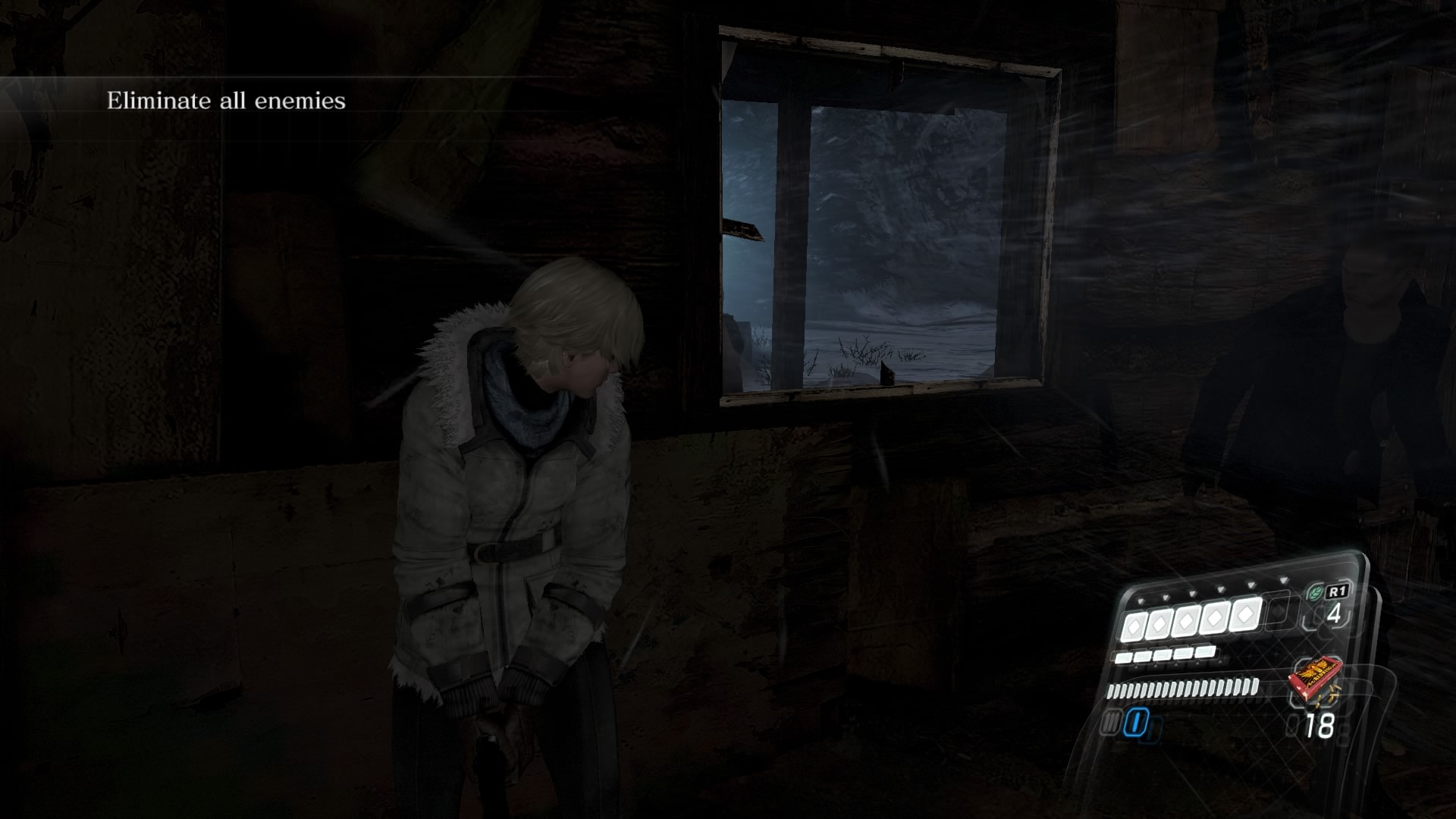Select the blue fire mode indicator
The image size is (1456, 819).
tap(1135, 723)
